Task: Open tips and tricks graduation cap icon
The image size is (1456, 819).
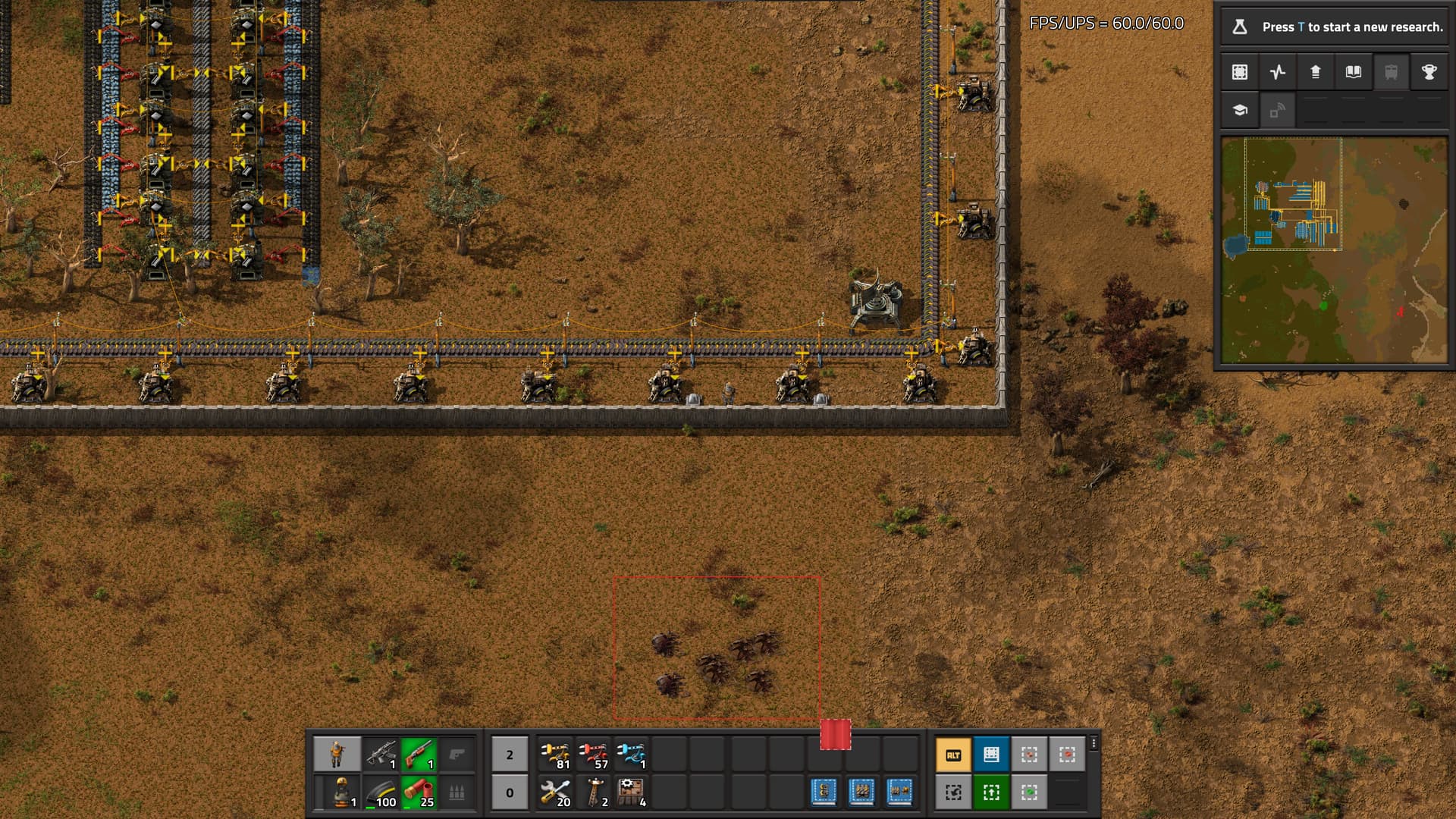Action: pyautogui.click(x=1240, y=111)
